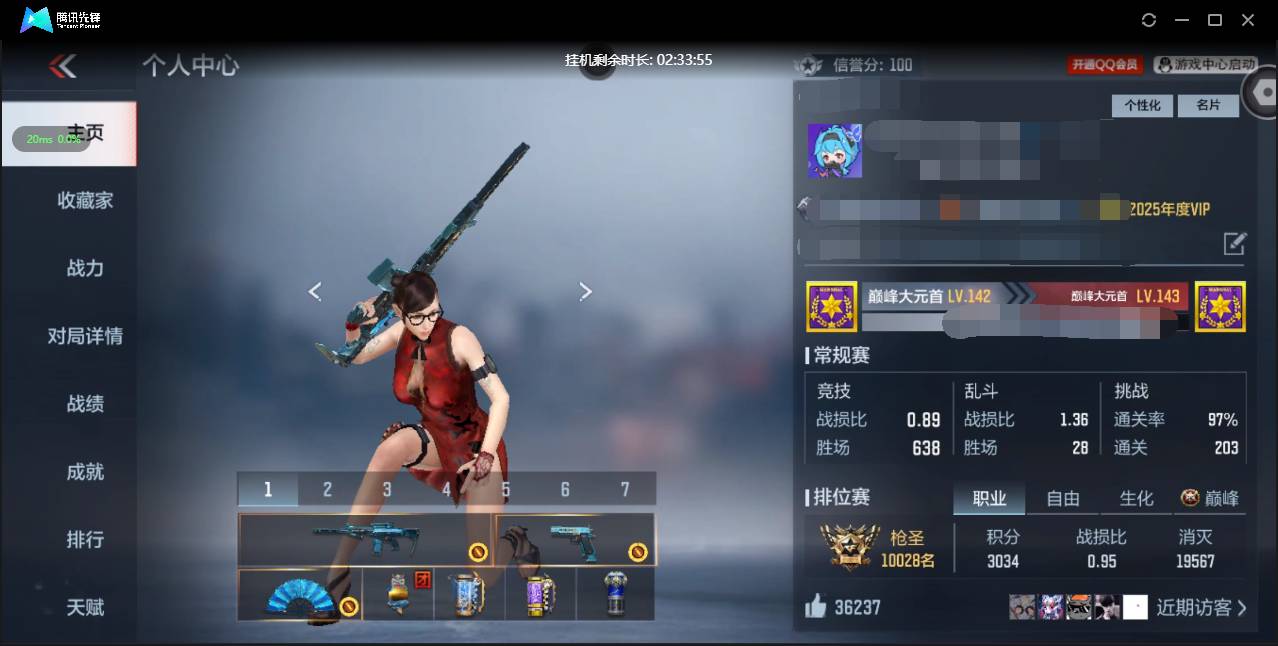
Task: Switch ranked stats to 生化 tab
Action: [1136, 498]
